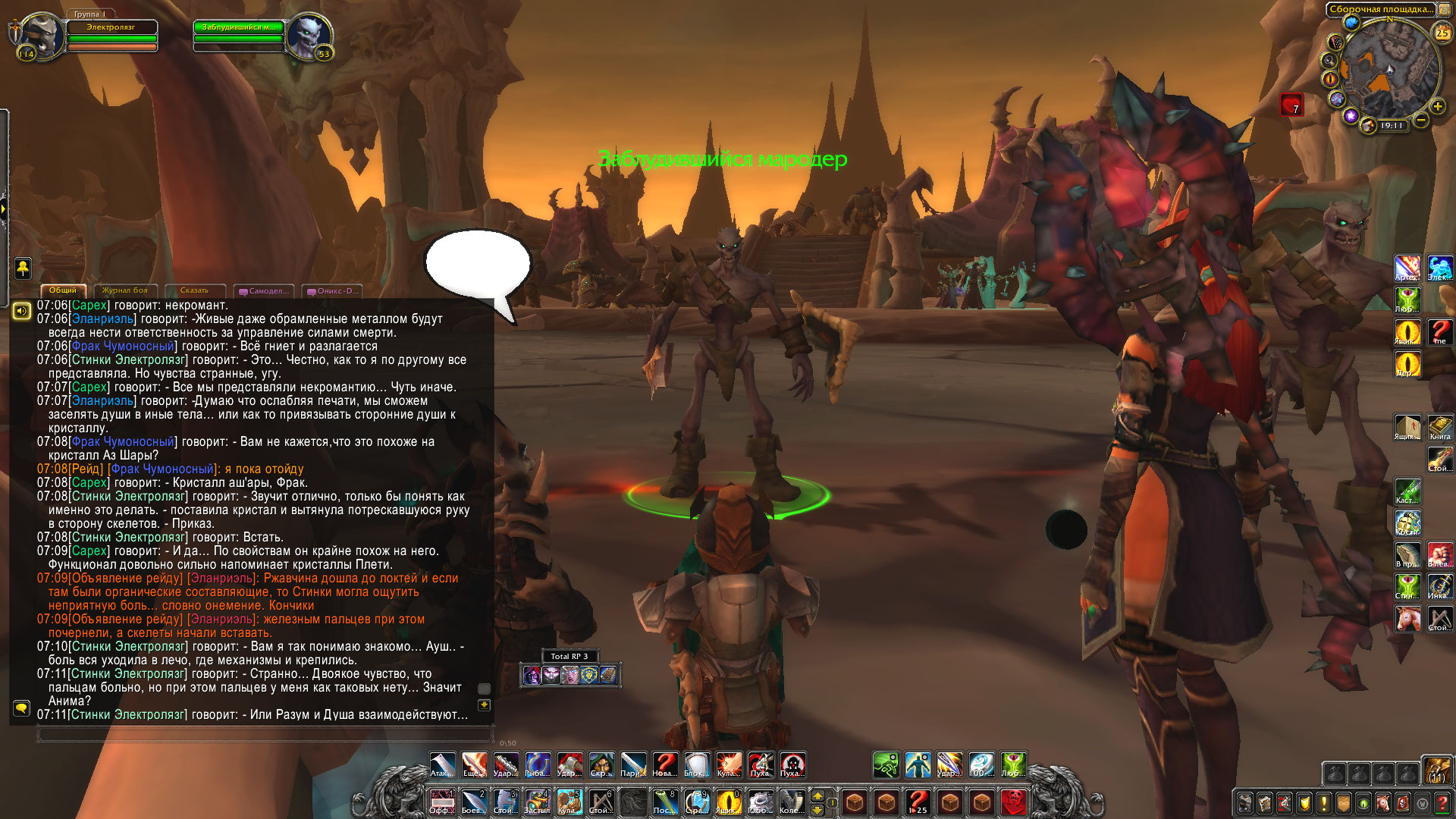Viewport: 1456px width, 819px height.
Task: Activate the Атака ability icon
Action: click(442, 765)
